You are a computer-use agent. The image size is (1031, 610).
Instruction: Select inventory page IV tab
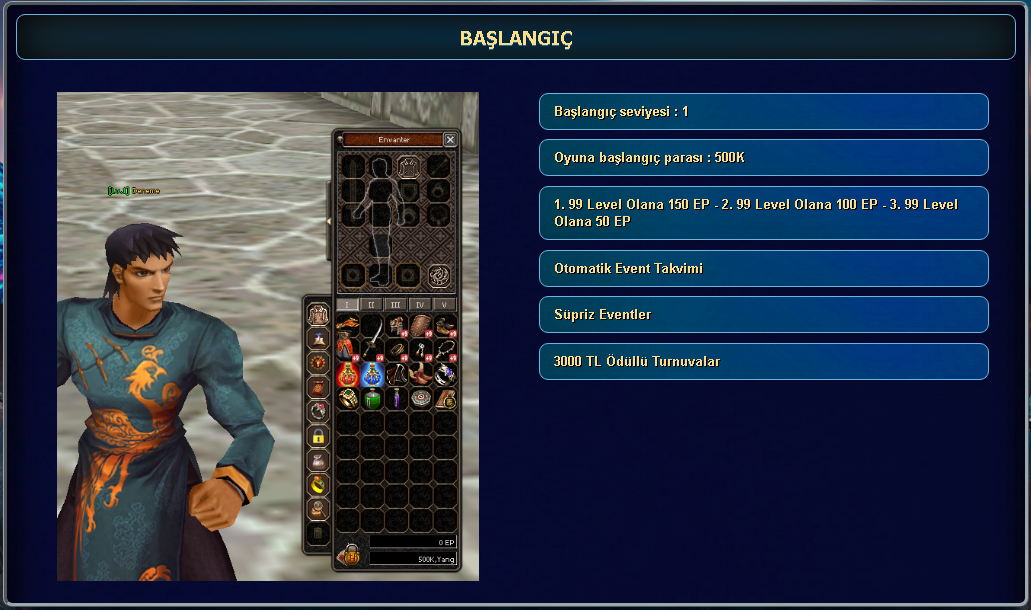coord(420,304)
